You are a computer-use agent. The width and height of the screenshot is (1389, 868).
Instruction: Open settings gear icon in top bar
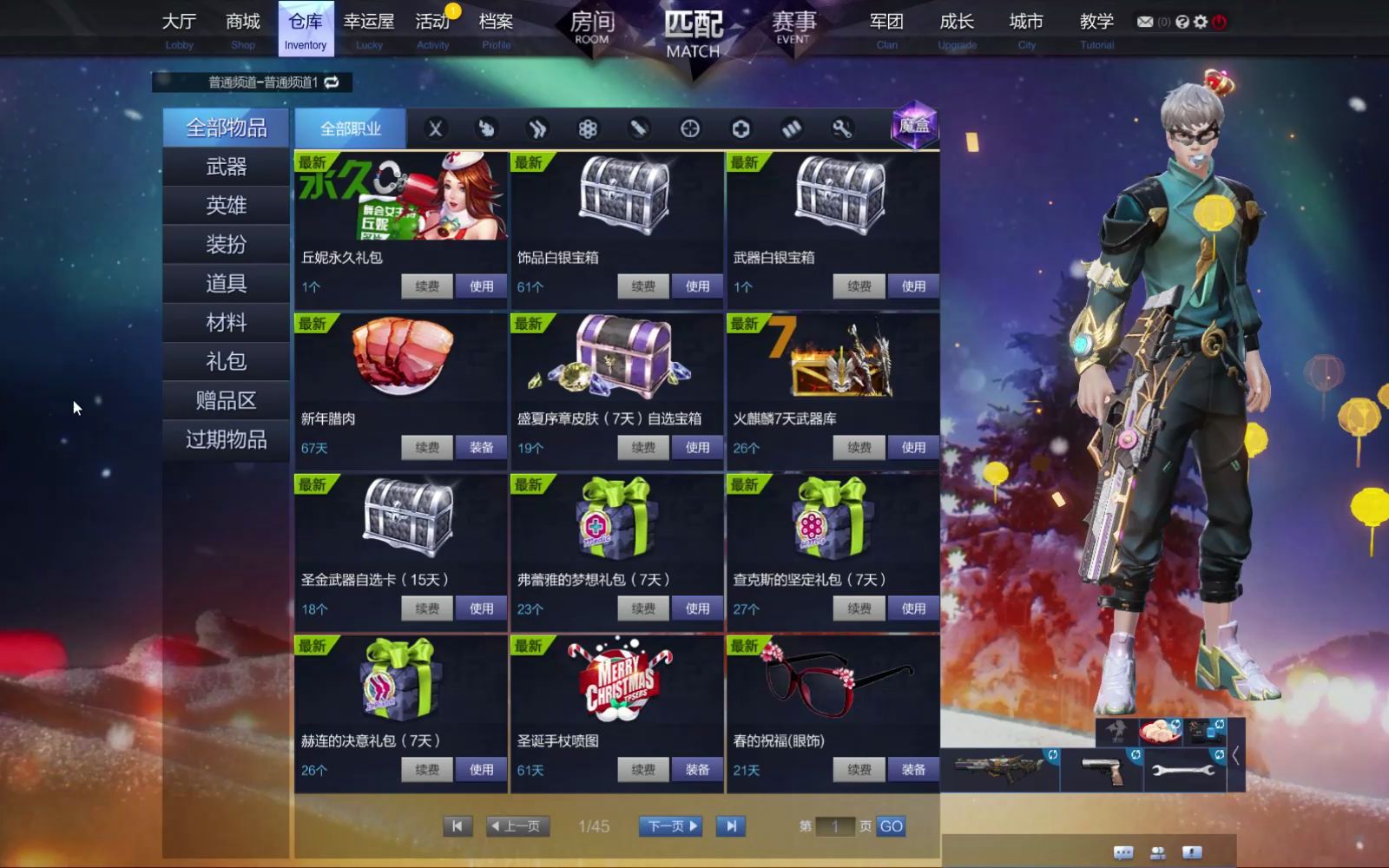click(1201, 22)
